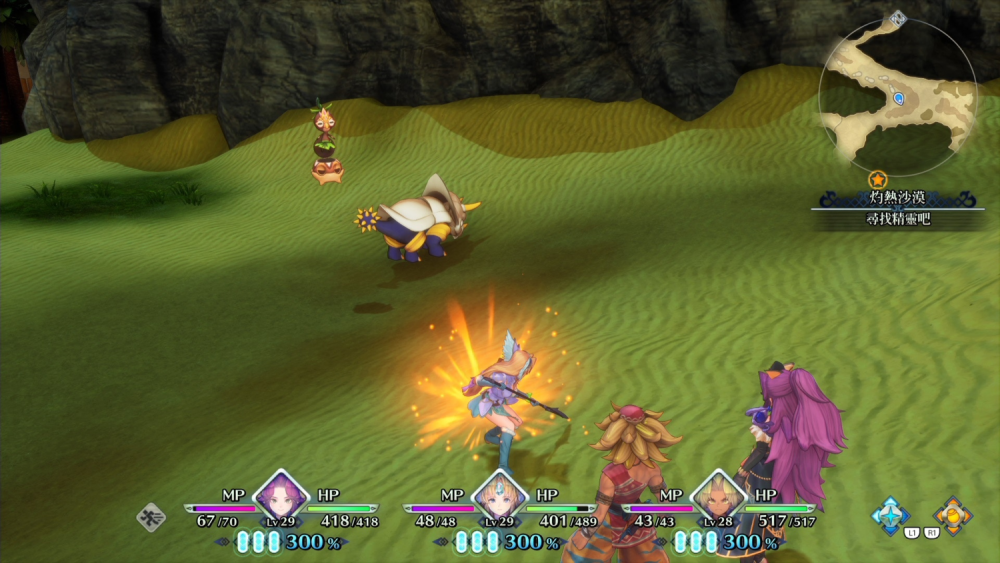The image size is (1000, 563).
Task: Click the blue player marker on minimap
Action: pos(899,98)
